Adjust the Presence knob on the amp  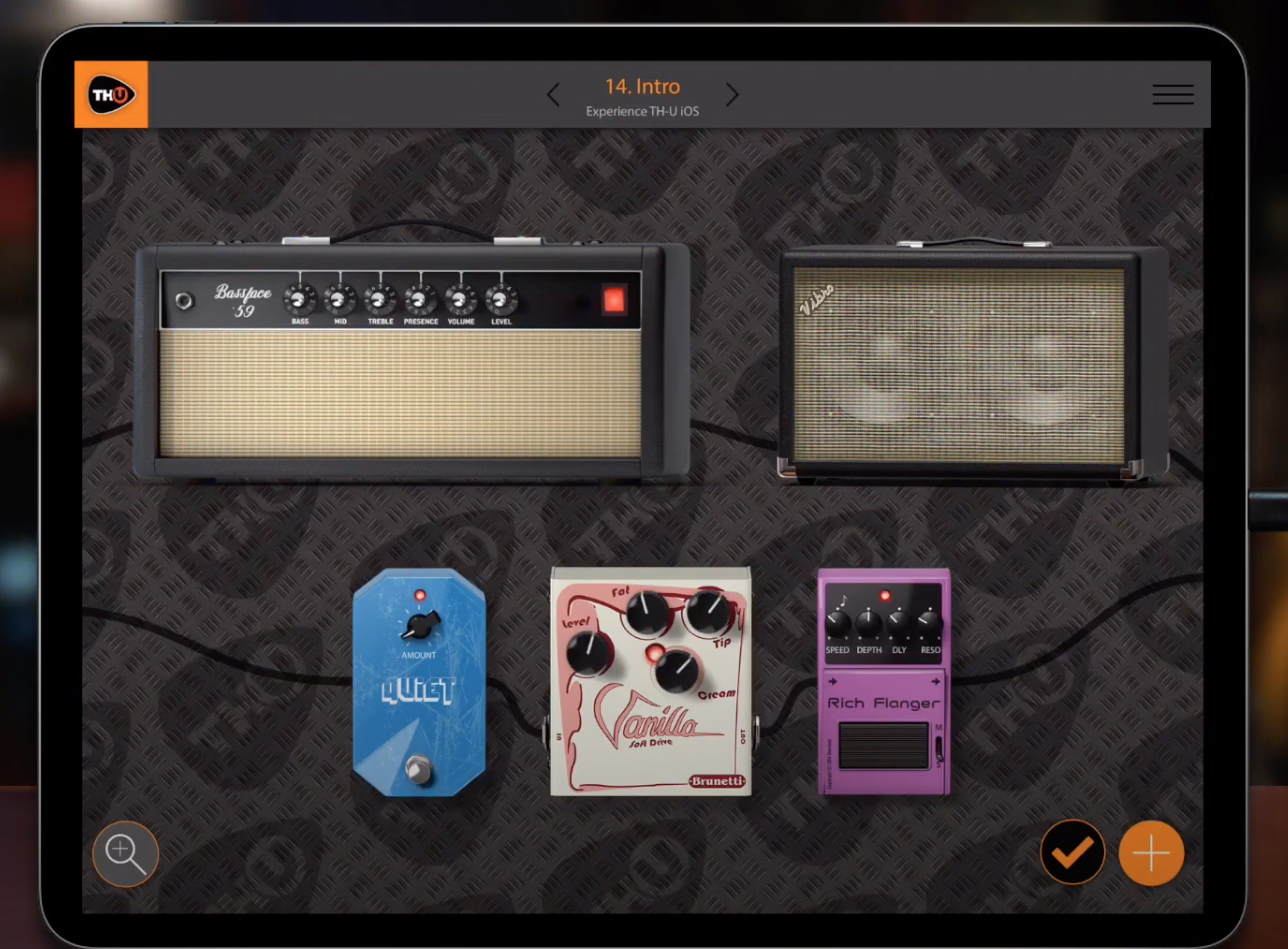pyautogui.click(x=420, y=297)
